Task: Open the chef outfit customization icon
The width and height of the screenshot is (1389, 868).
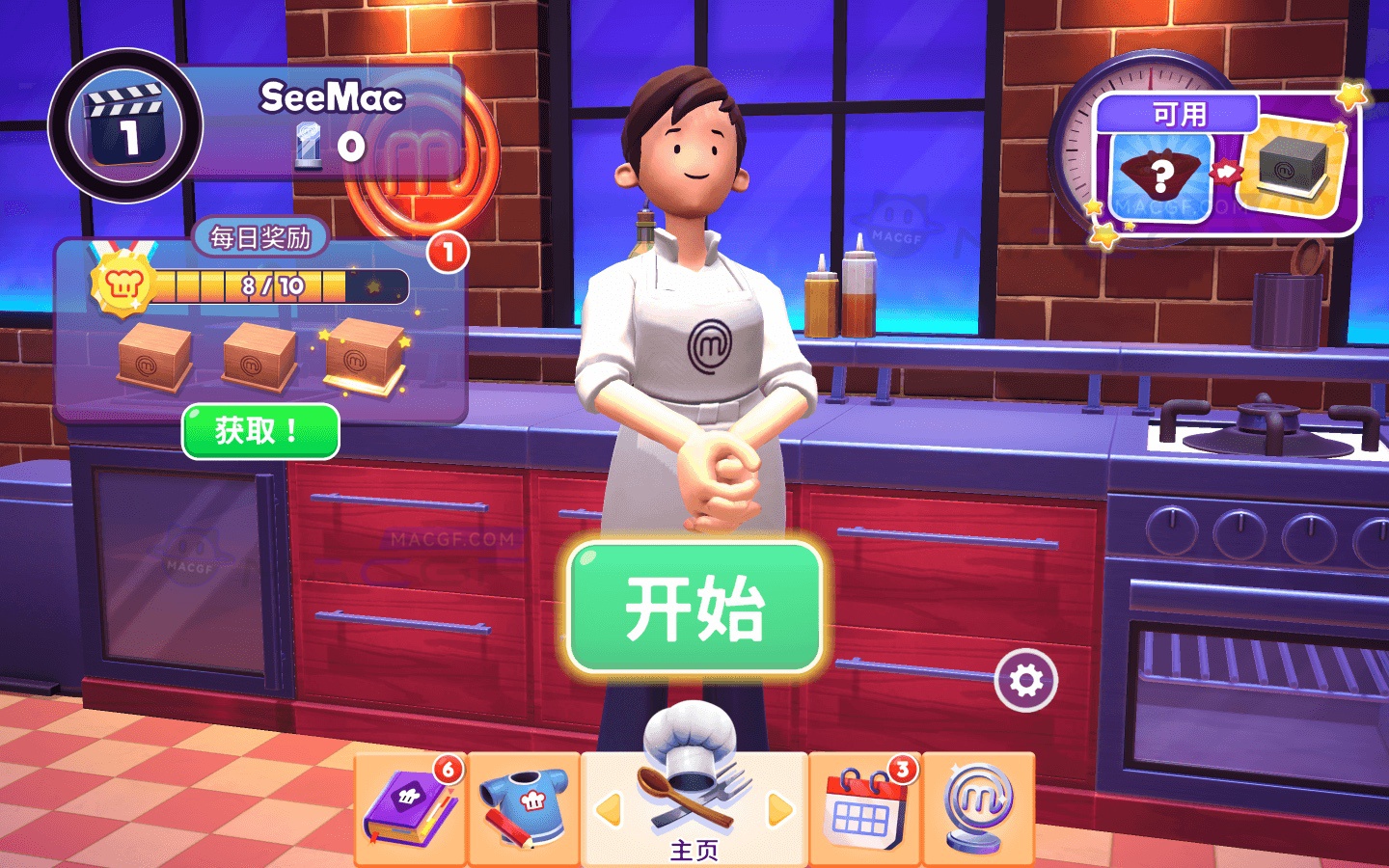Action: [x=524, y=810]
